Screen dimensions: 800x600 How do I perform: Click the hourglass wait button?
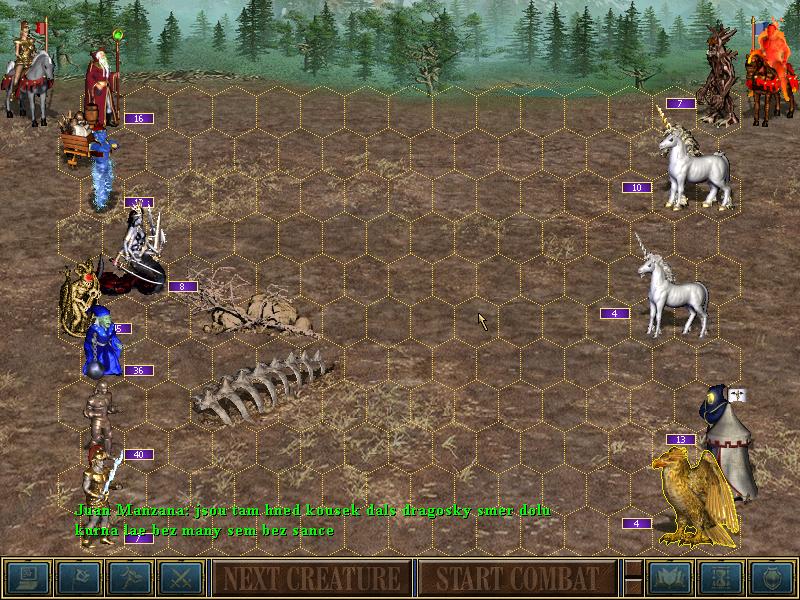[720, 578]
